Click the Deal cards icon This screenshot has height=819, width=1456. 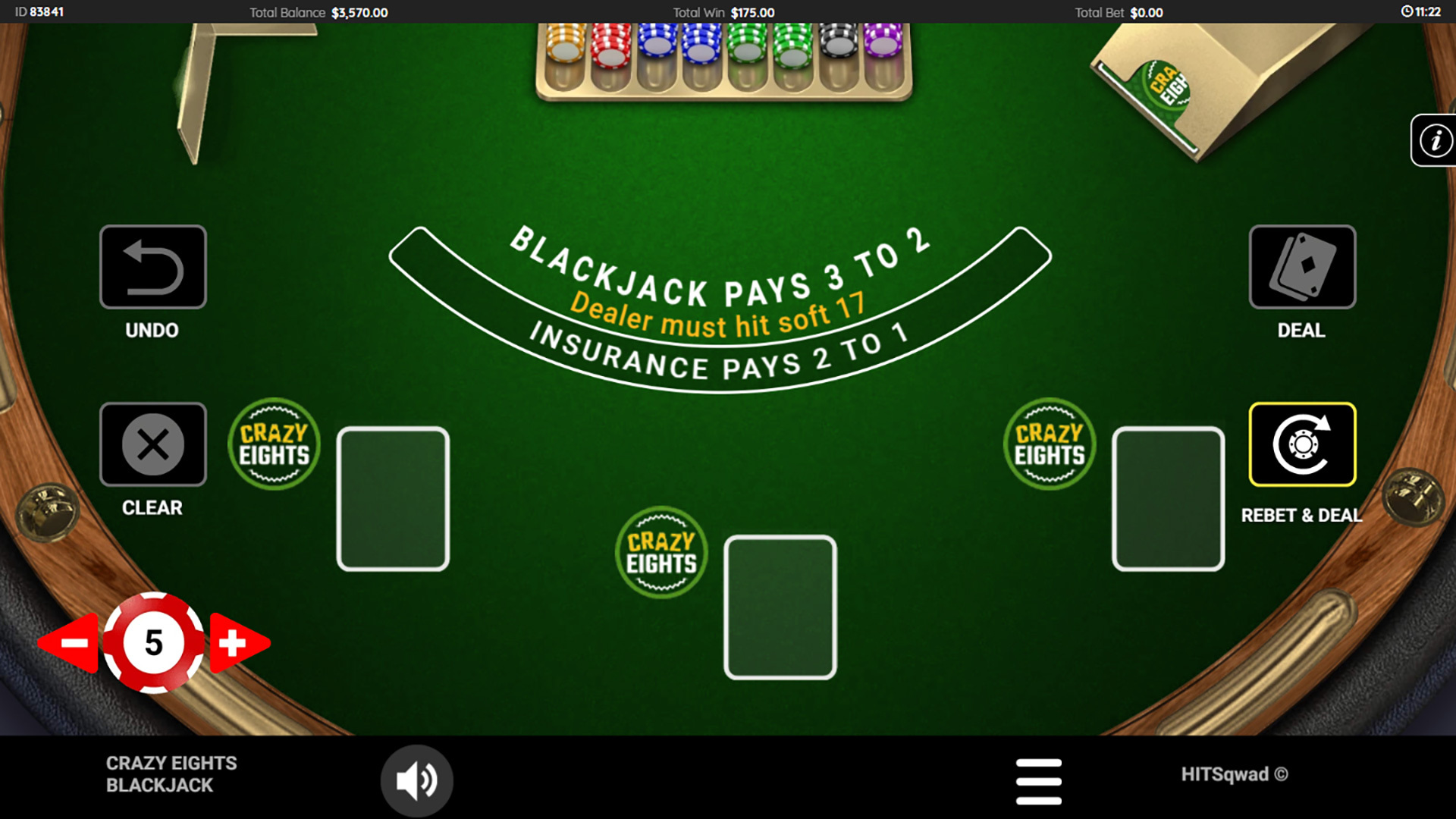[1301, 267]
